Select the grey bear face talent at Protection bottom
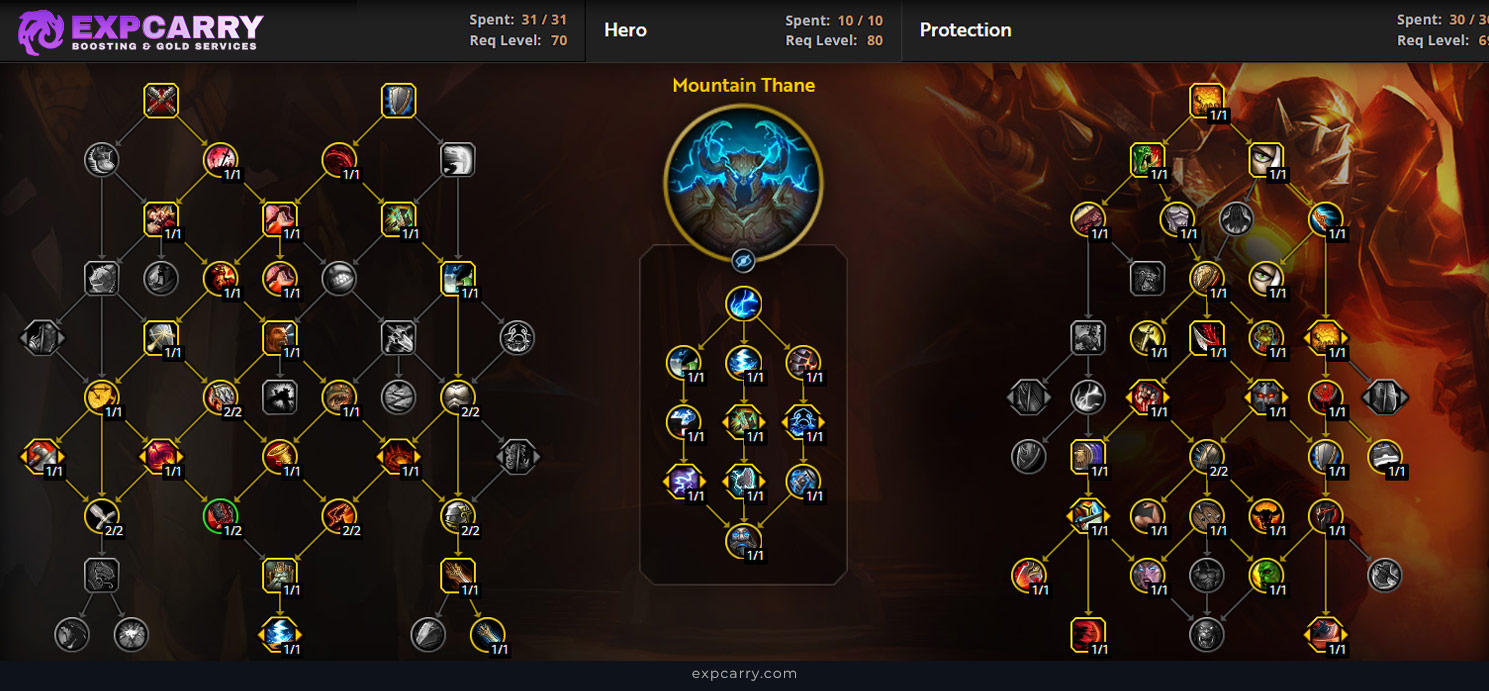 point(1207,634)
